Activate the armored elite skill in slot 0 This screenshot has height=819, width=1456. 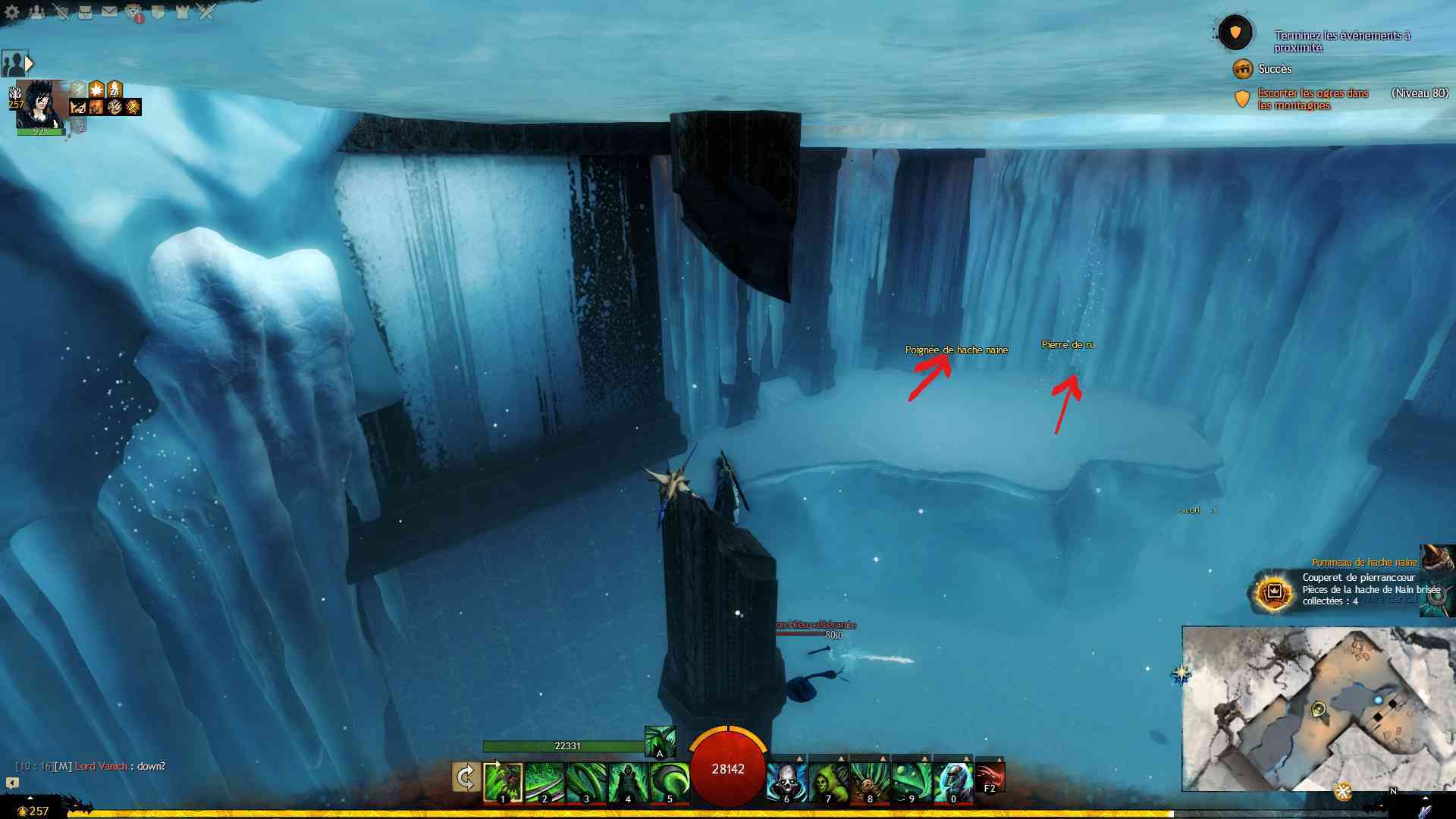(953, 783)
